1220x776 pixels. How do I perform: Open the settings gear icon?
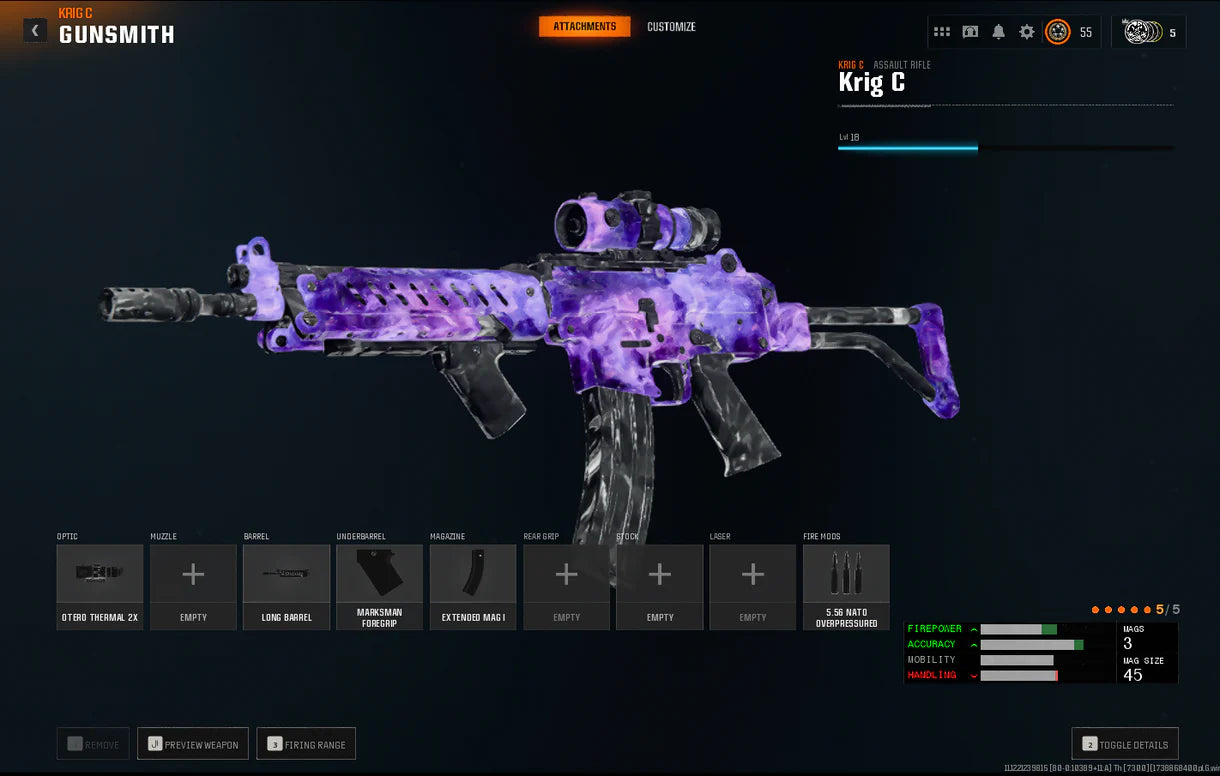pyautogui.click(x=1027, y=32)
